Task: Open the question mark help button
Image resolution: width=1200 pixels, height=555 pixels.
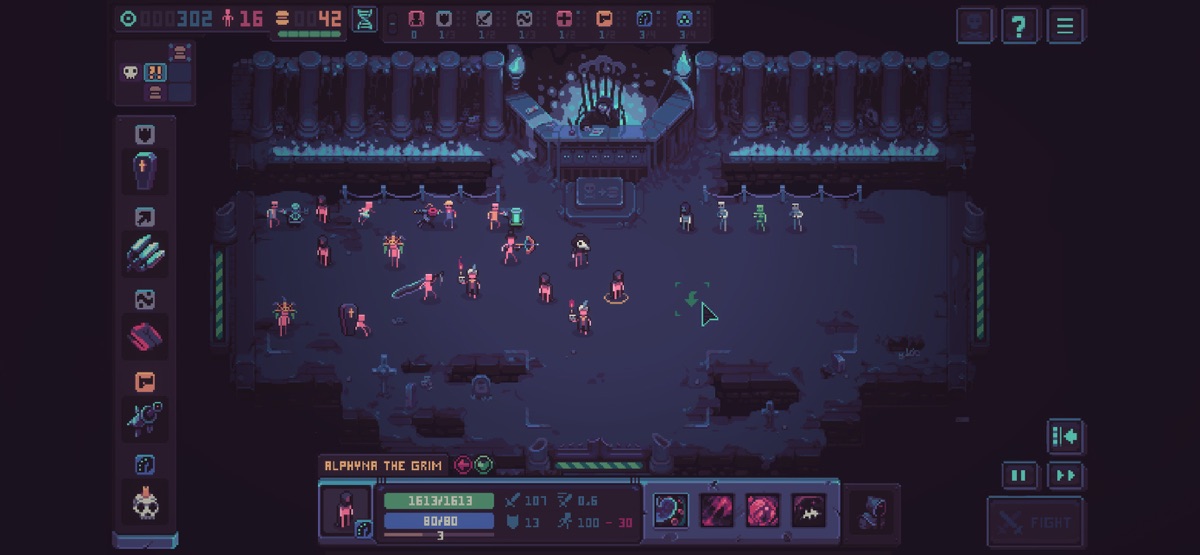Action: [x=1019, y=25]
